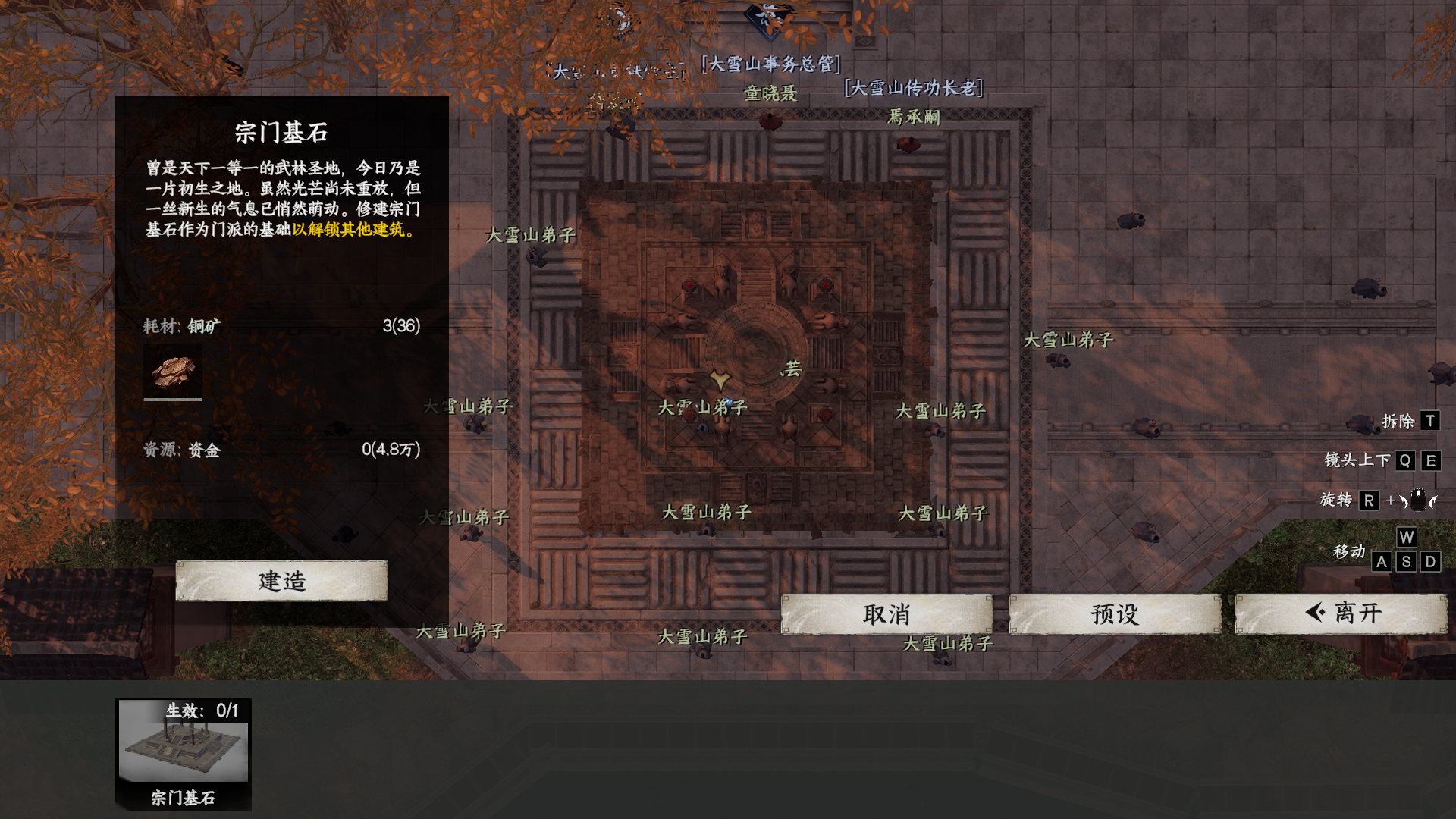The width and height of the screenshot is (1456, 819).
Task: Open the 预设 (Preset) option
Action: (1114, 613)
